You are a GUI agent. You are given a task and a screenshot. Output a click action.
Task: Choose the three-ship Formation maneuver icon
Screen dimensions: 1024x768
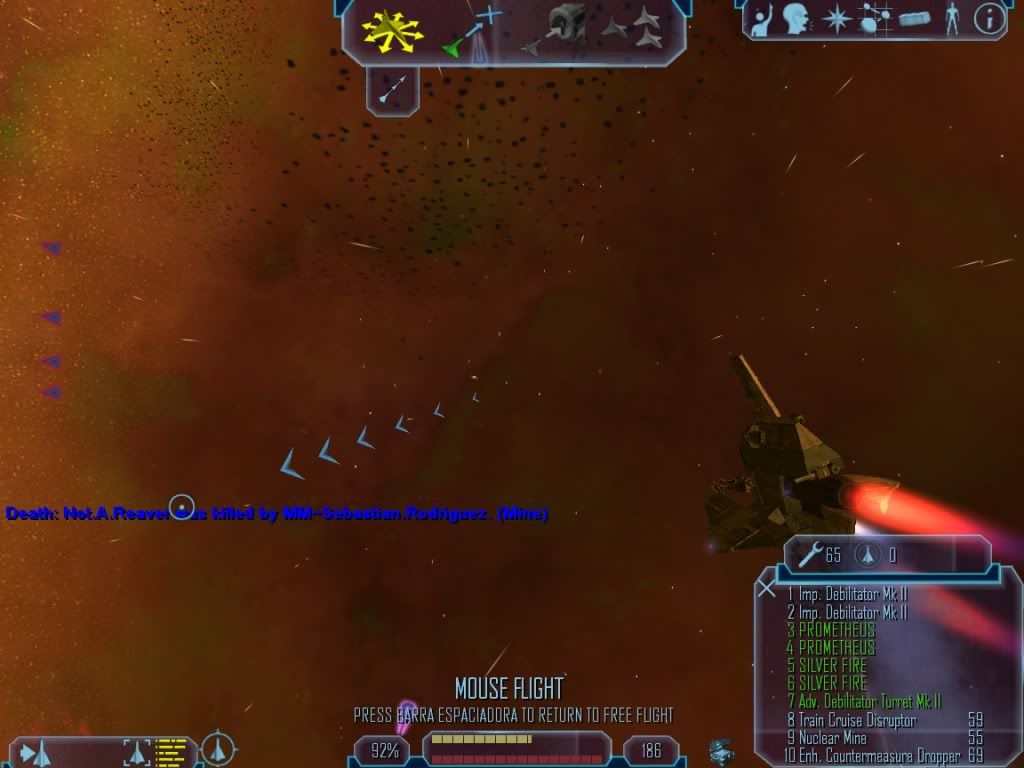[x=634, y=28]
